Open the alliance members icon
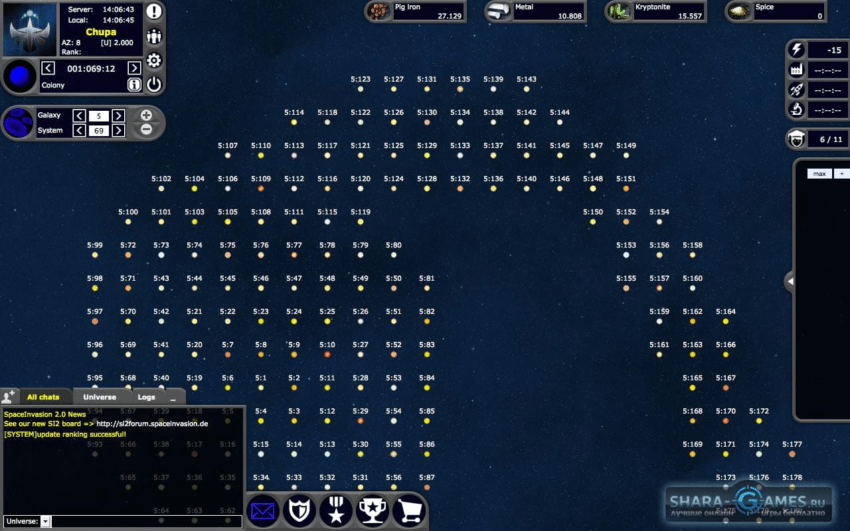Screen dimensions: 850x531 pos(154,37)
